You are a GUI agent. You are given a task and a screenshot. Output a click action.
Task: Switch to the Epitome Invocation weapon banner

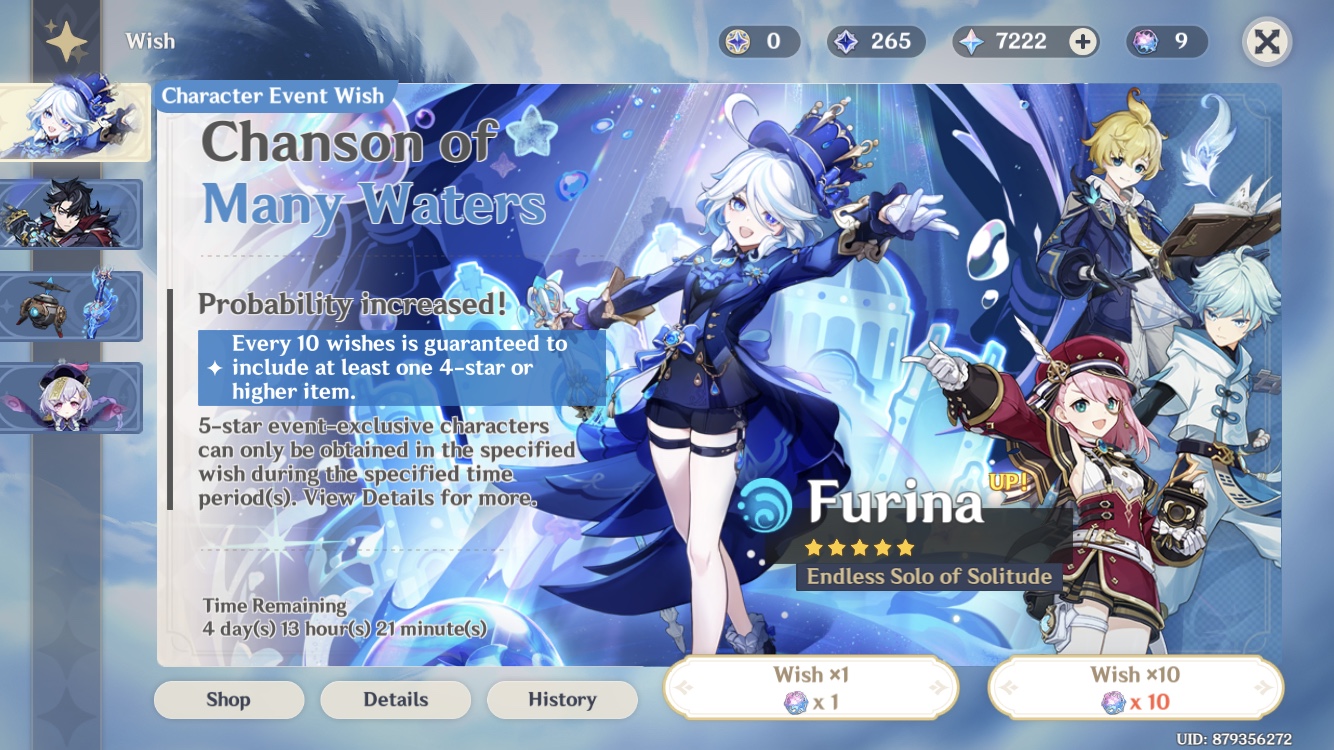pos(71,305)
